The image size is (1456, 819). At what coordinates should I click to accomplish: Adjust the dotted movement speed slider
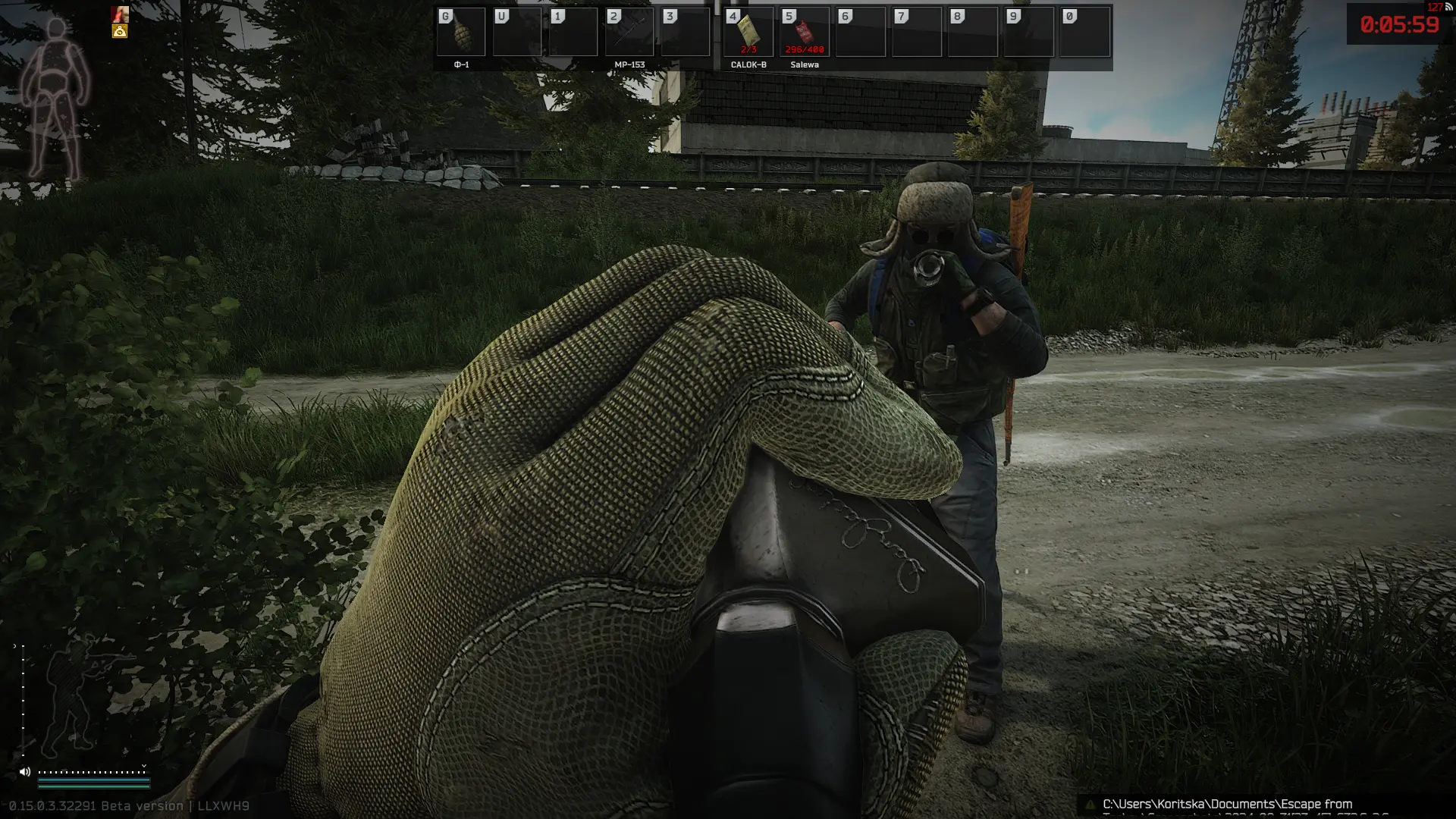pos(93,772)
